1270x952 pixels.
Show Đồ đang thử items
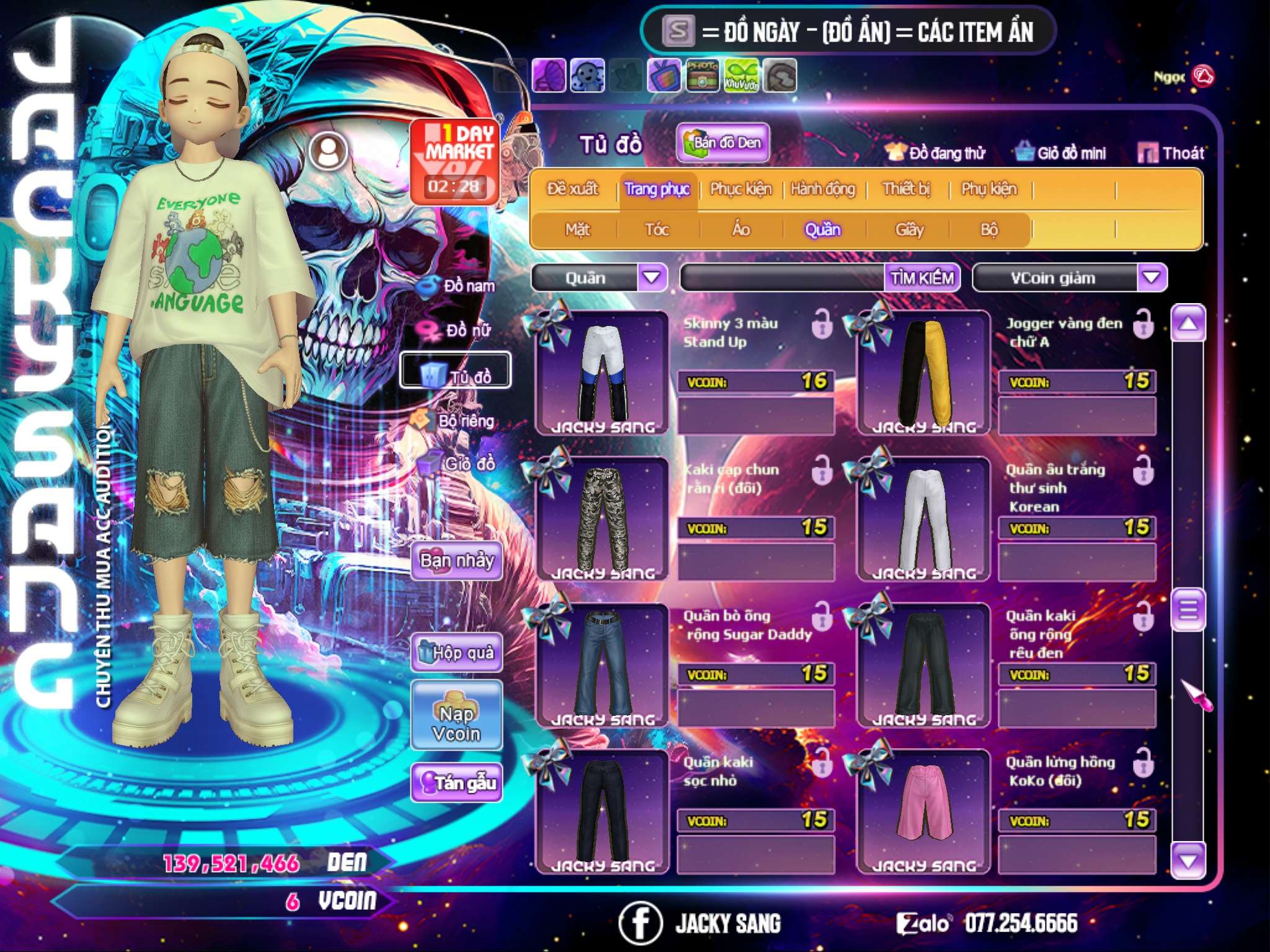935,153
